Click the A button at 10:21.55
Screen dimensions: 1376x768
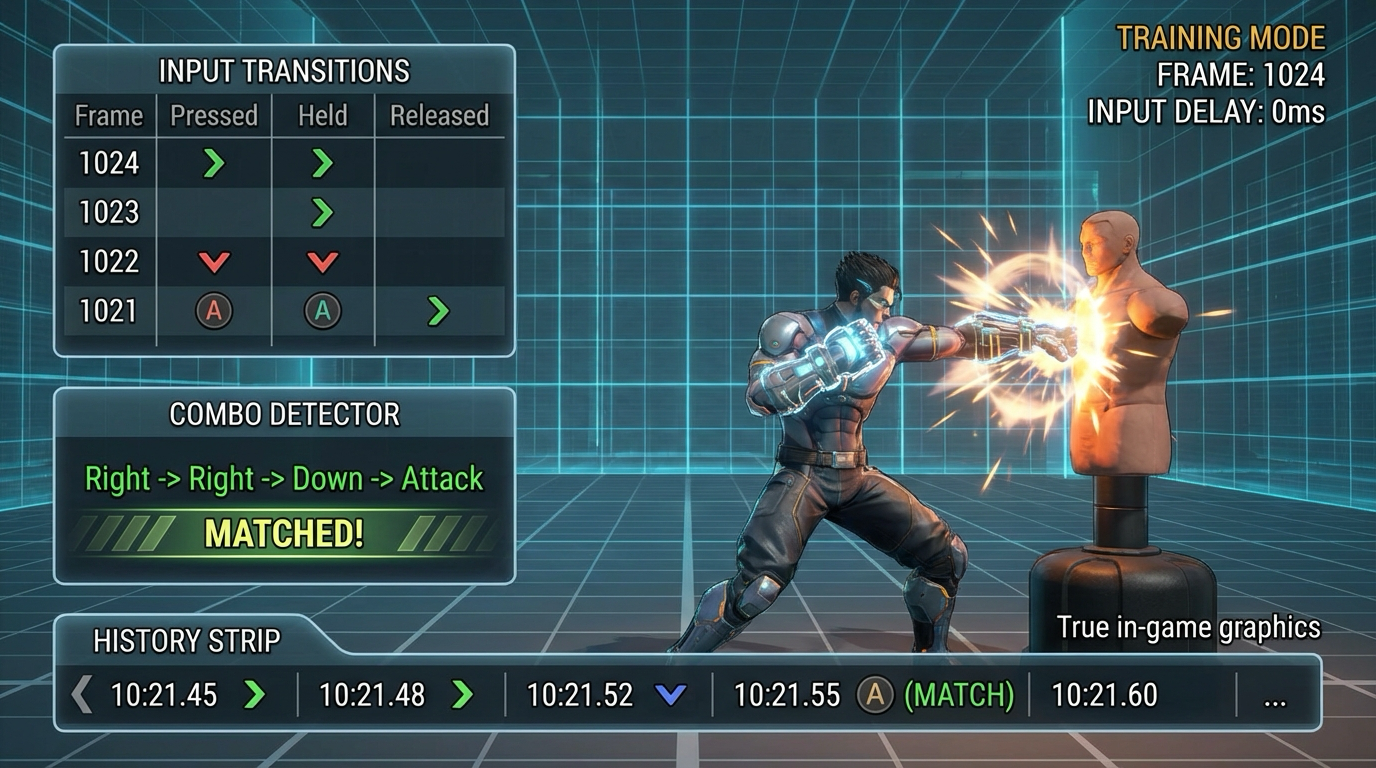(873, 694)
